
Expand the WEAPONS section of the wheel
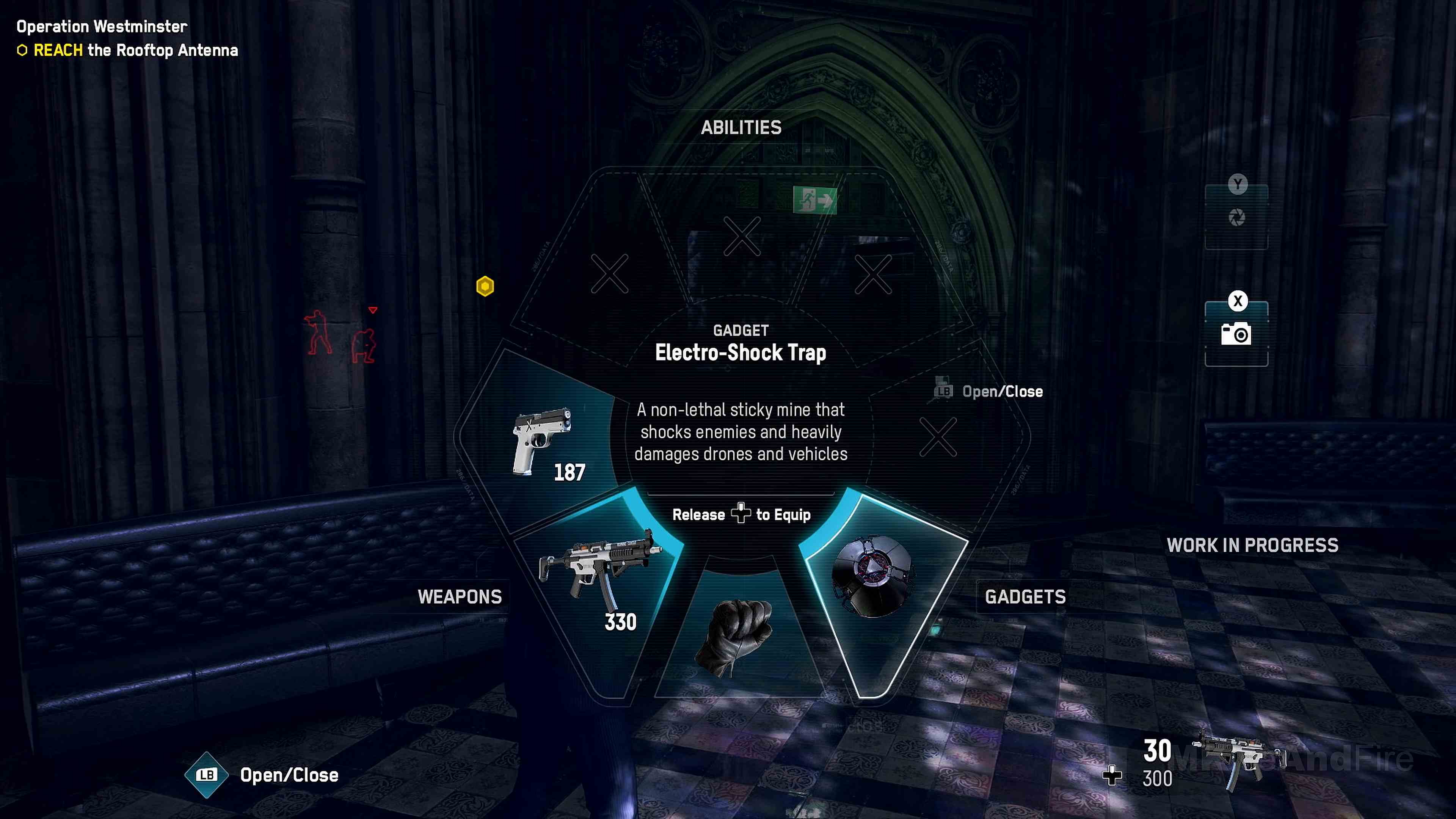[x=460, y=597]
